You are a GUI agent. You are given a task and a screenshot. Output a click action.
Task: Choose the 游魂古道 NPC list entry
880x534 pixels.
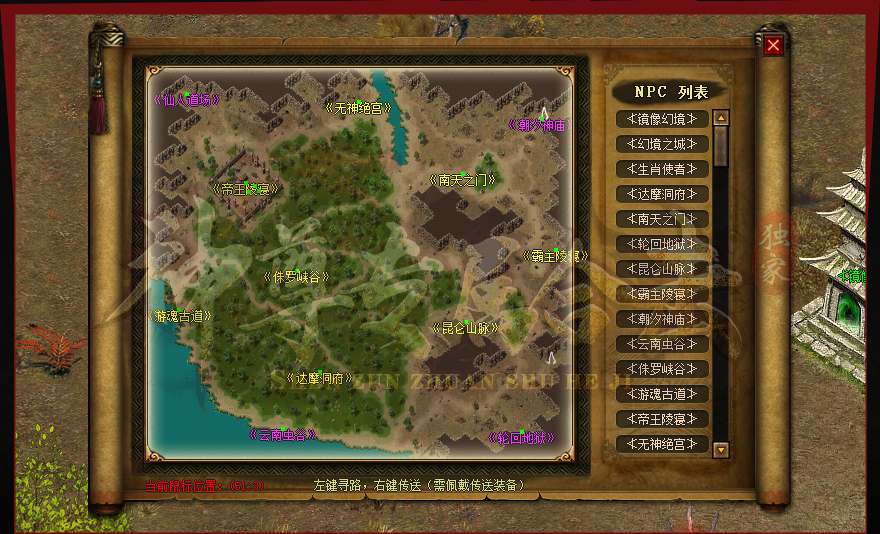point(662,394)
